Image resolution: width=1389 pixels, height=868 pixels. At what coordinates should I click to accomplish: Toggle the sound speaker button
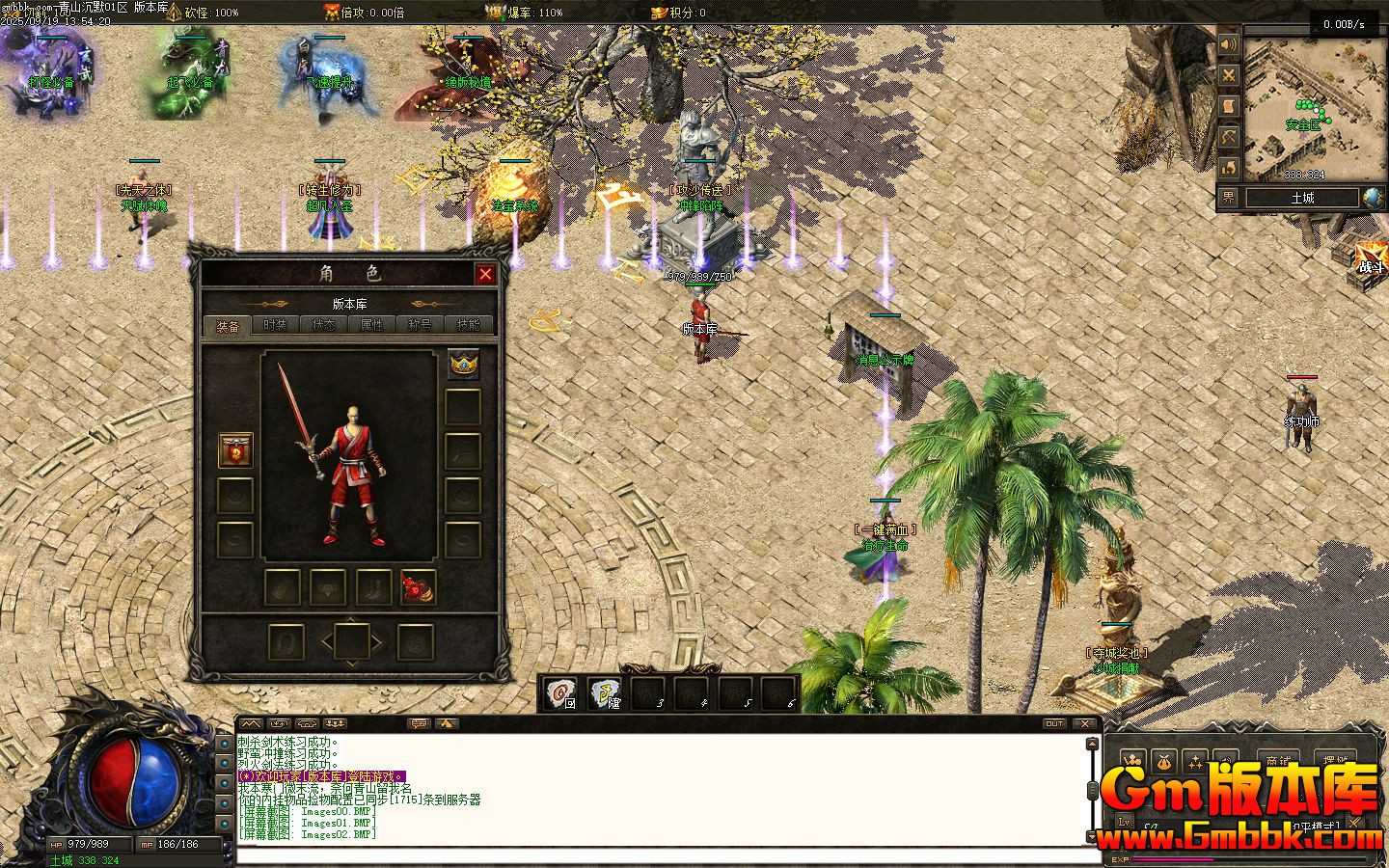pos(1228,45)
